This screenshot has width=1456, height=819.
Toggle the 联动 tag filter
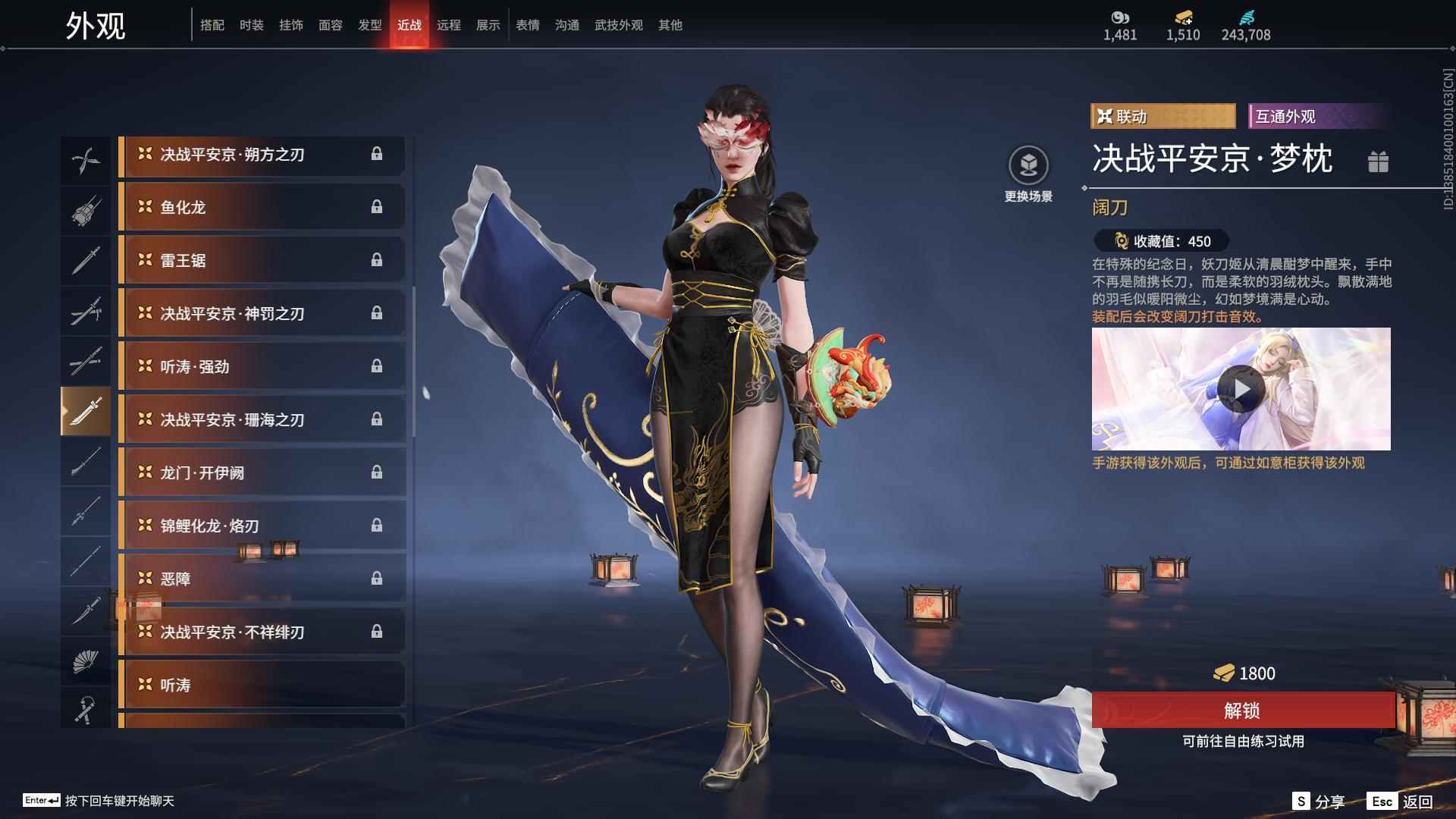pyautogui.click(x=1163, y=118)
